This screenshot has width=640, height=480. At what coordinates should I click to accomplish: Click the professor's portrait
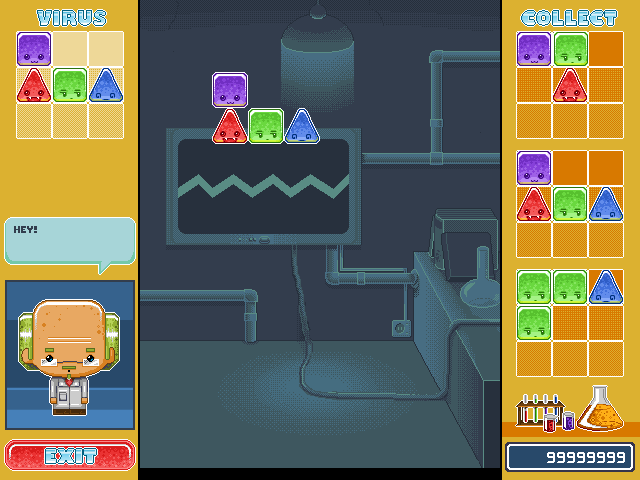(70, 355)
